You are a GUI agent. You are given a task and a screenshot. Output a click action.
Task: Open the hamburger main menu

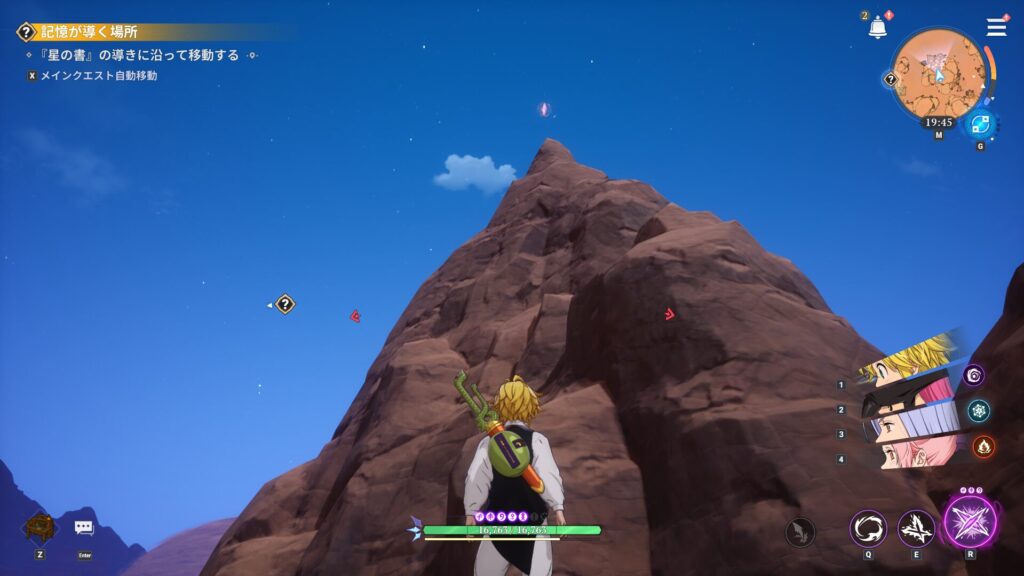pos(996,27)
